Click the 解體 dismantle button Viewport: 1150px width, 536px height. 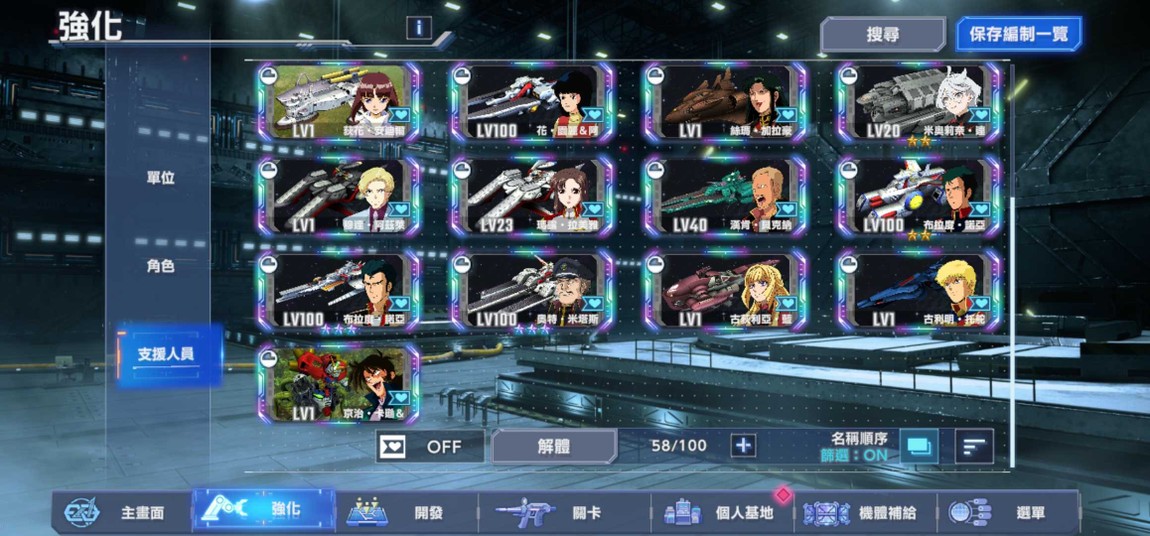(x=553, y=446)
